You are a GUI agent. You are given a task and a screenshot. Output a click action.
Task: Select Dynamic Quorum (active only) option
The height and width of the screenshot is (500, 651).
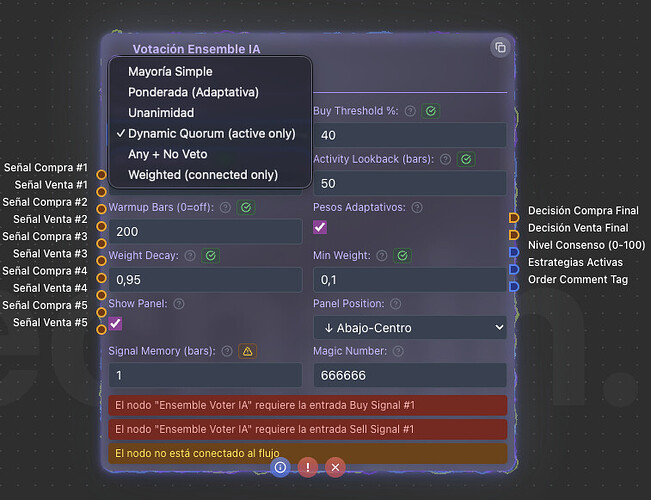click(211, 134)
